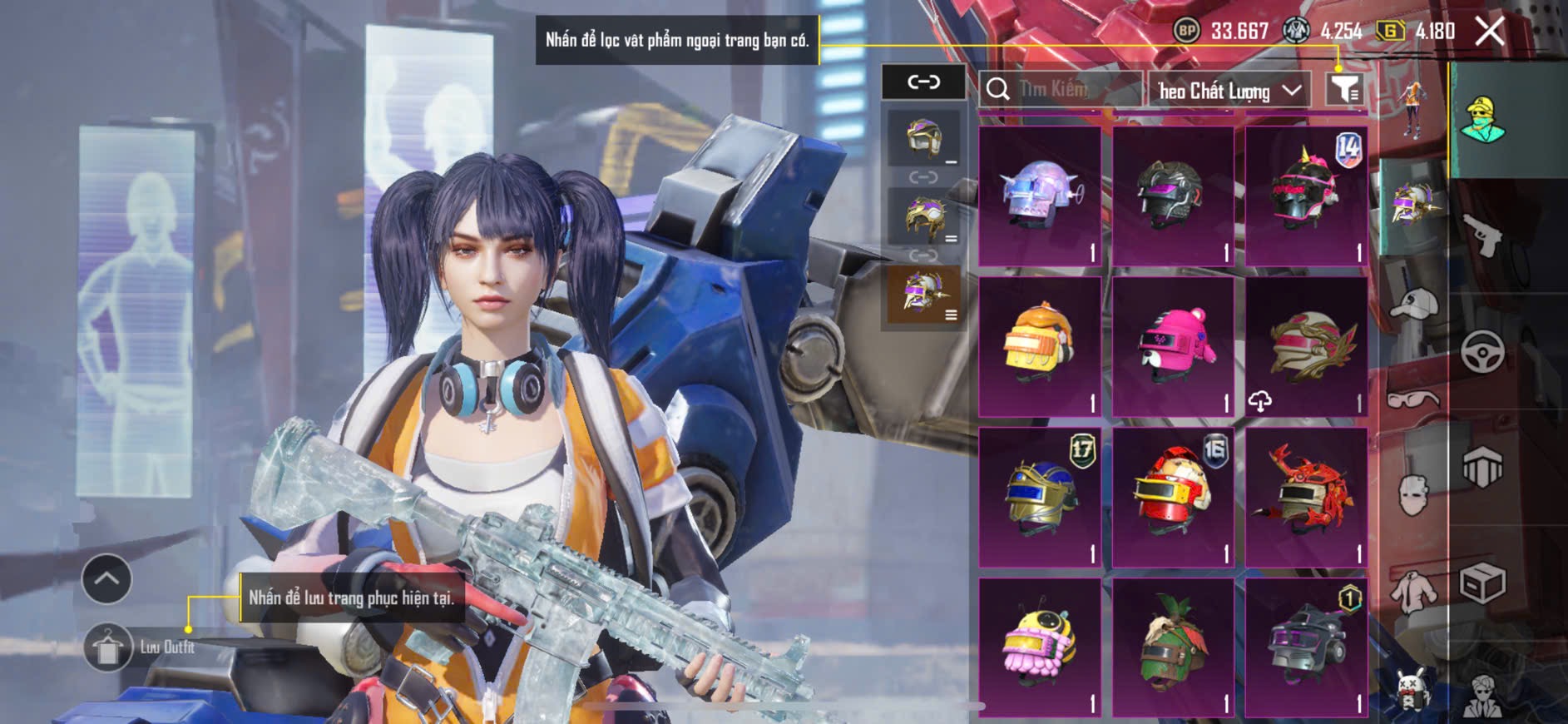Open the steering wheel vehicle tab
1568x724 pixels.
coord(1483,351)
